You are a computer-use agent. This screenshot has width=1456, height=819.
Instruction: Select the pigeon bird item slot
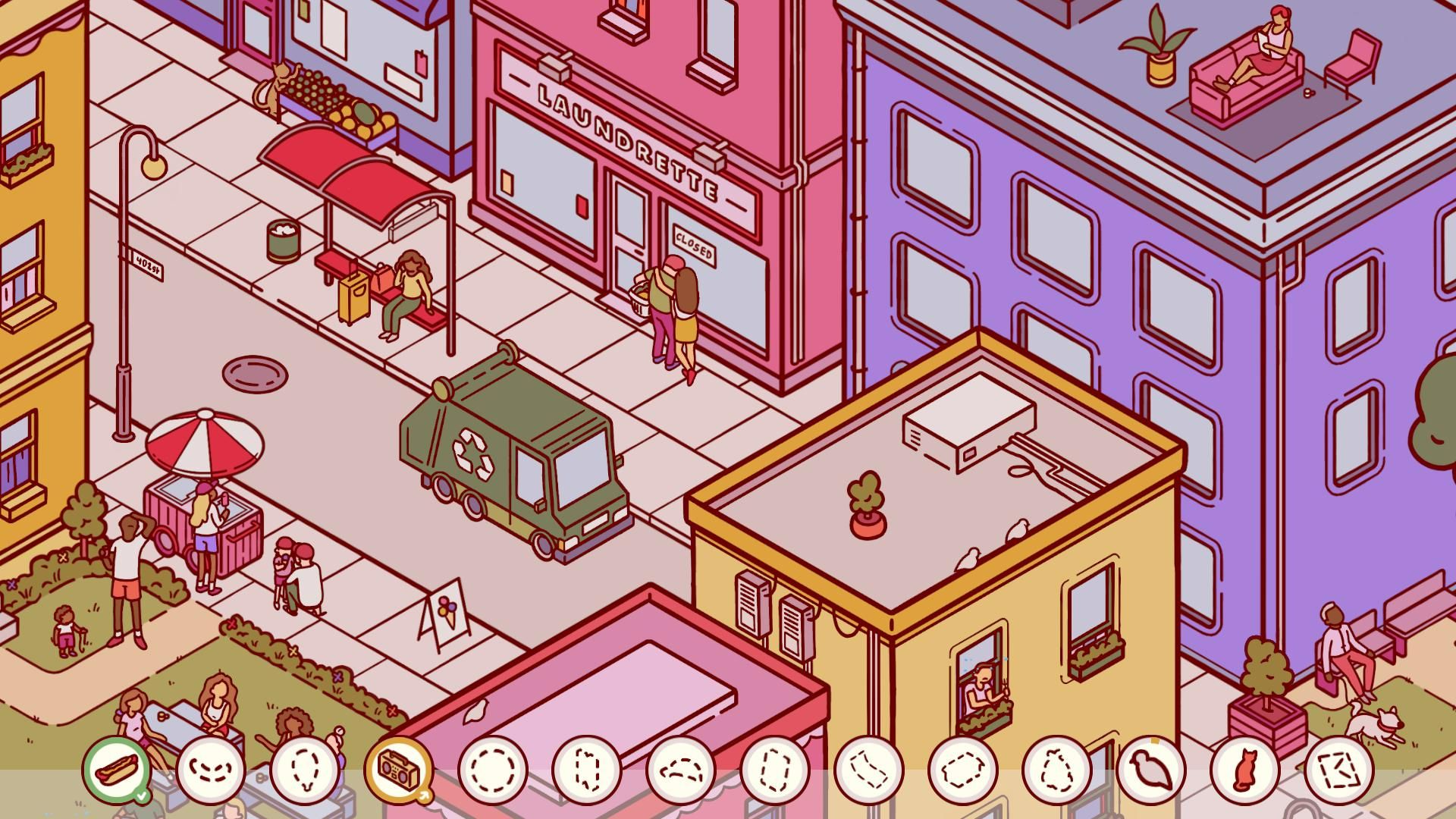pyautogui.click(x=1150, y=770)
